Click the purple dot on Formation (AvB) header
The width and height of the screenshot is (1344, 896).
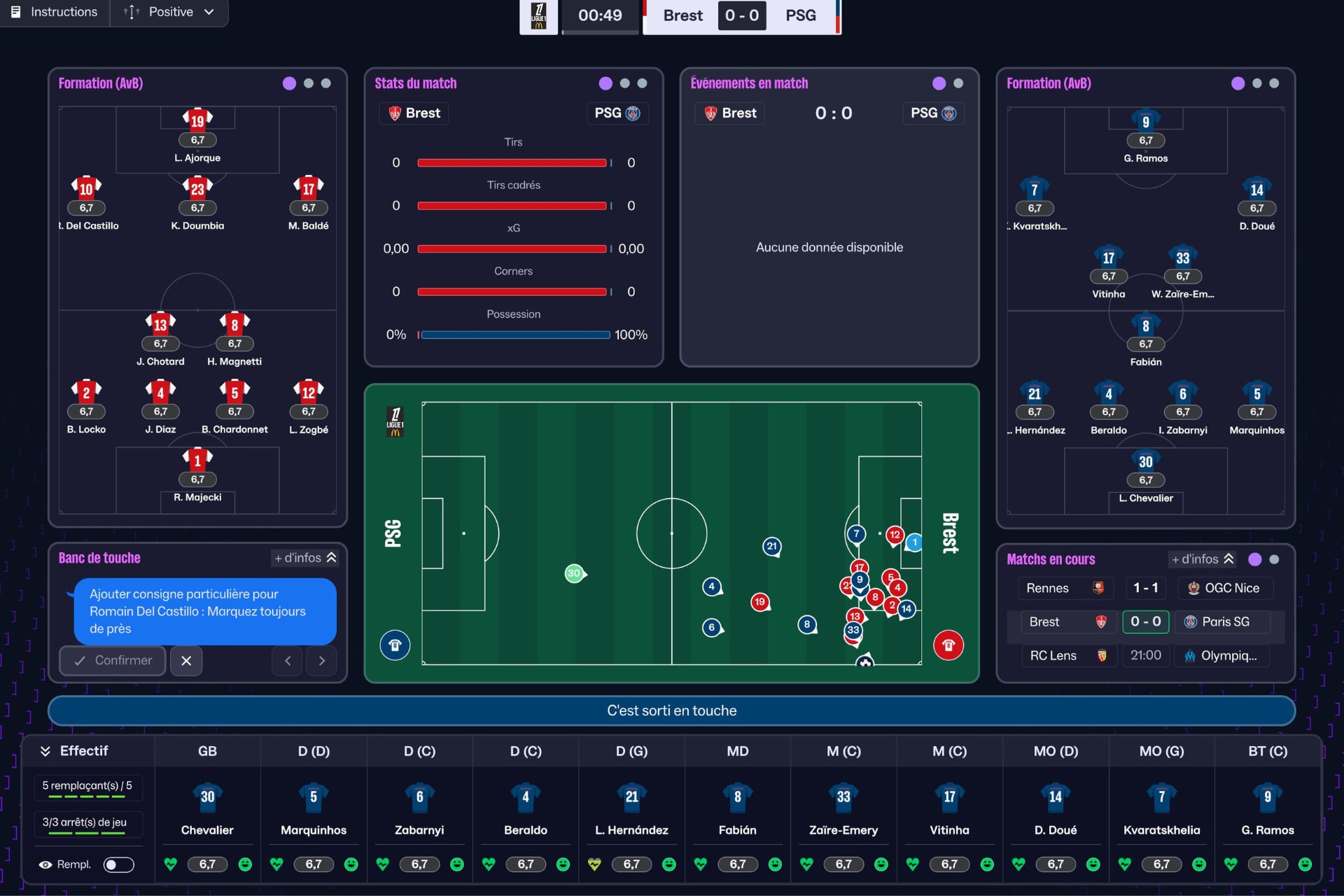[x=288, y=83]
